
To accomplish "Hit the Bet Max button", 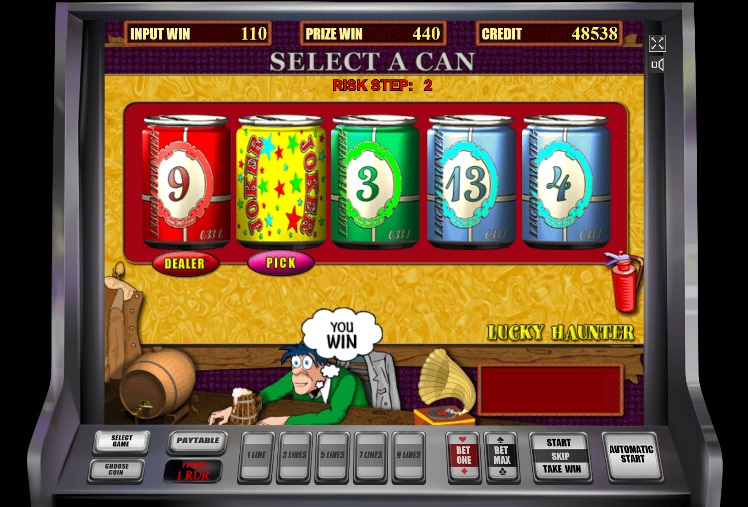I will [501, 455].
